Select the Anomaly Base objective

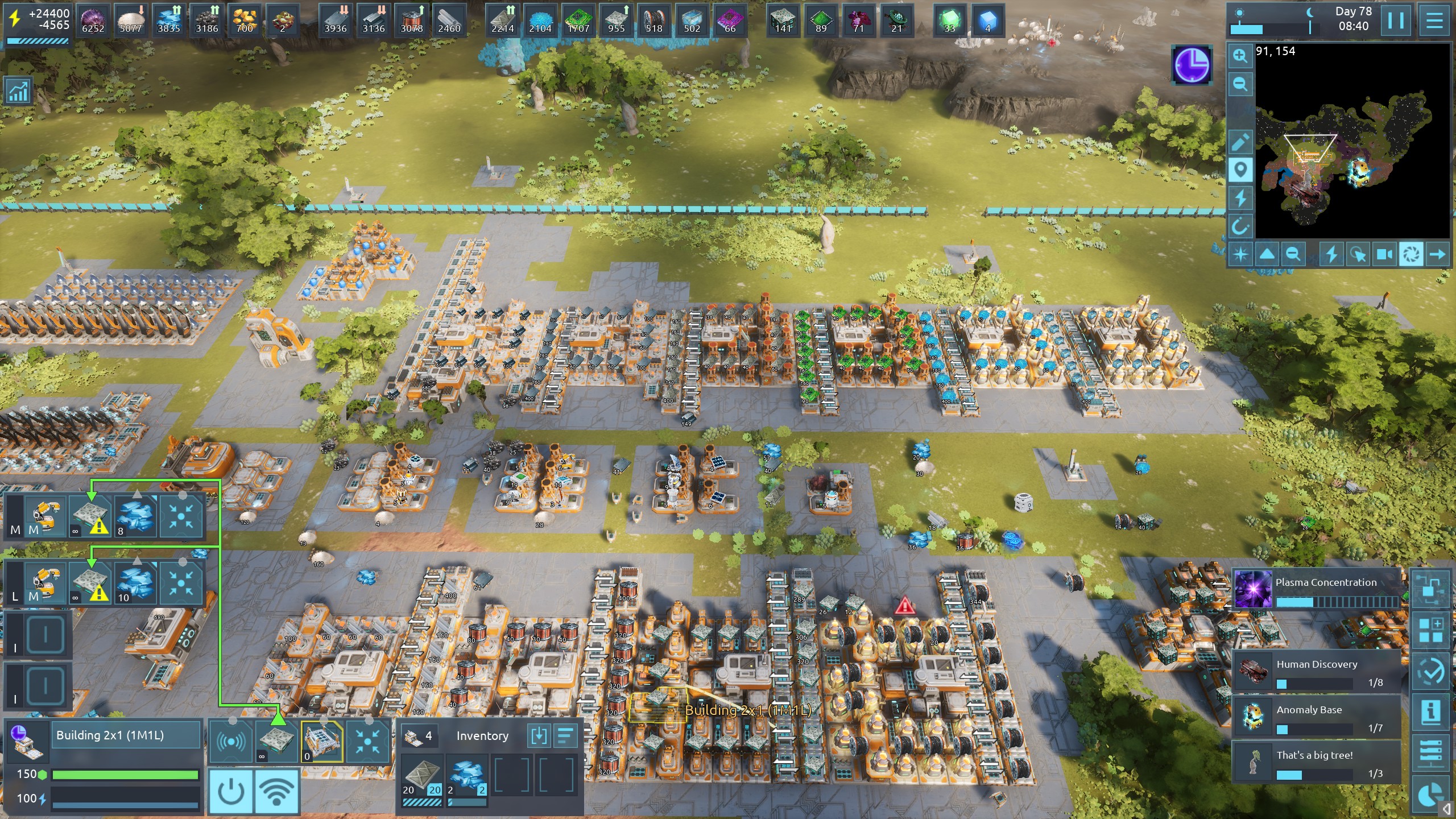click(1316, 718)
